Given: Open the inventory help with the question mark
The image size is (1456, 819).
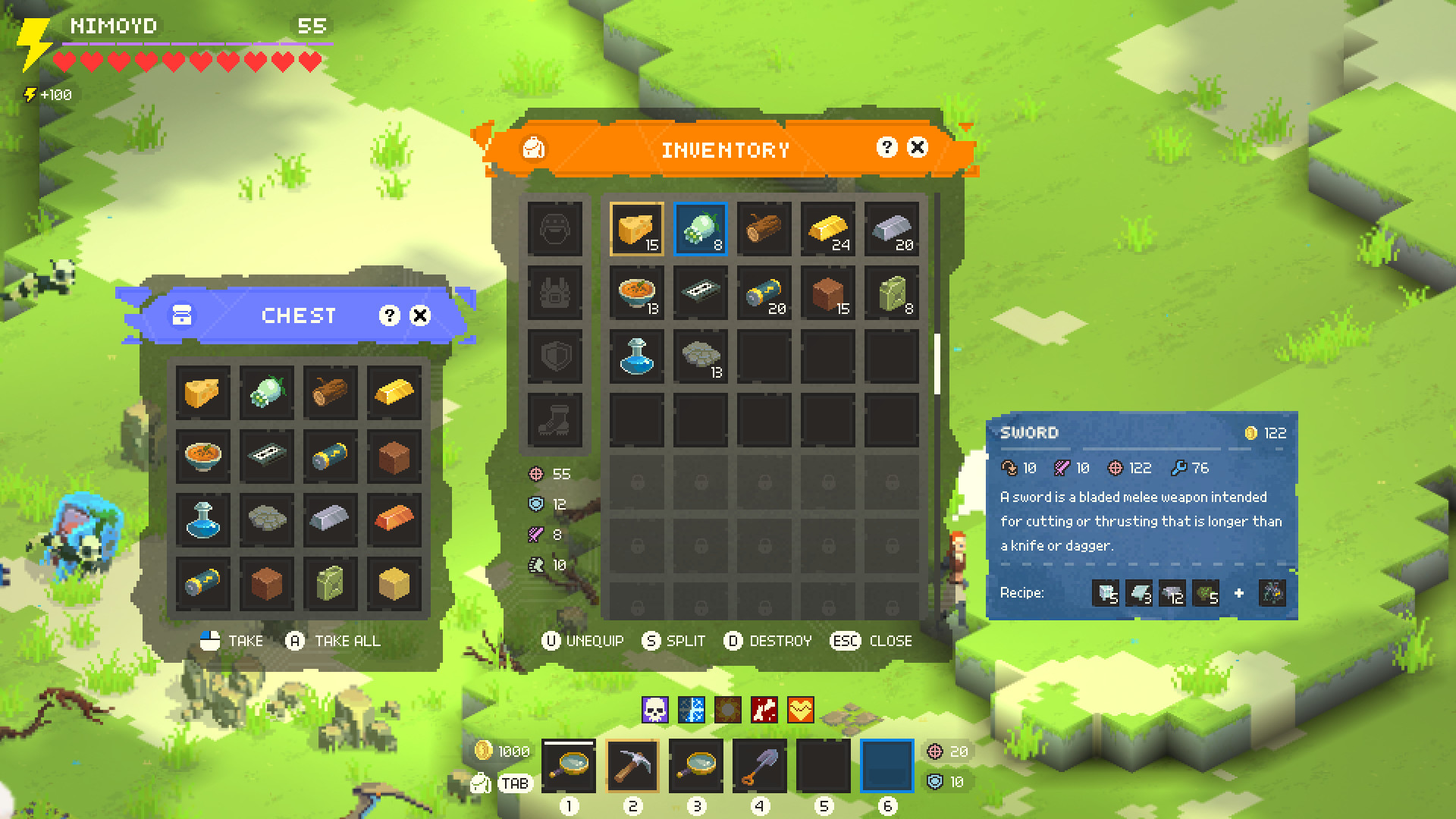Looking at the screenshot, I should [x=886, y=149].
